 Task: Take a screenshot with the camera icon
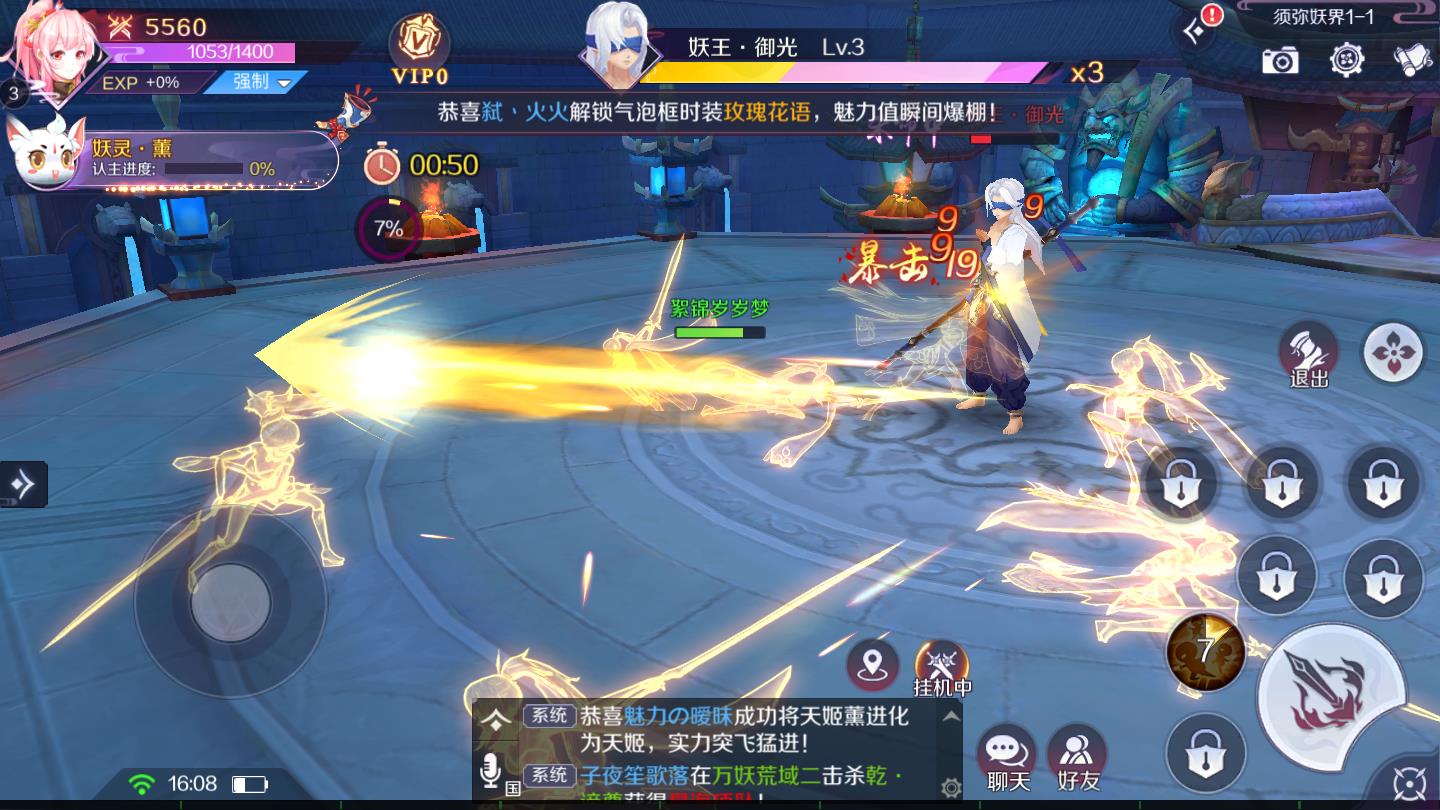(x=1279, y=60)
